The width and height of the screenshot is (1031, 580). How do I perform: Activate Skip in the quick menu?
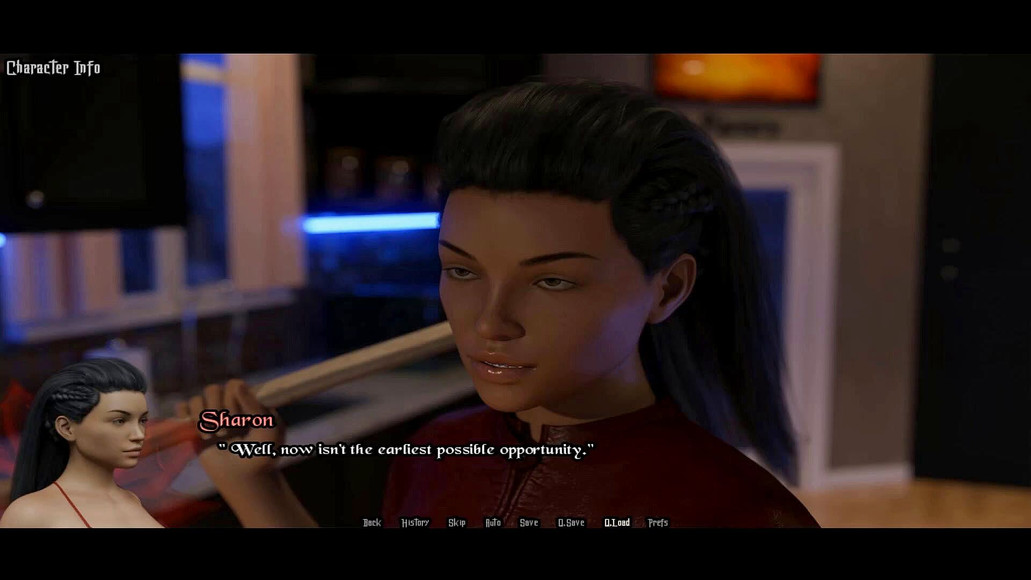457,523
